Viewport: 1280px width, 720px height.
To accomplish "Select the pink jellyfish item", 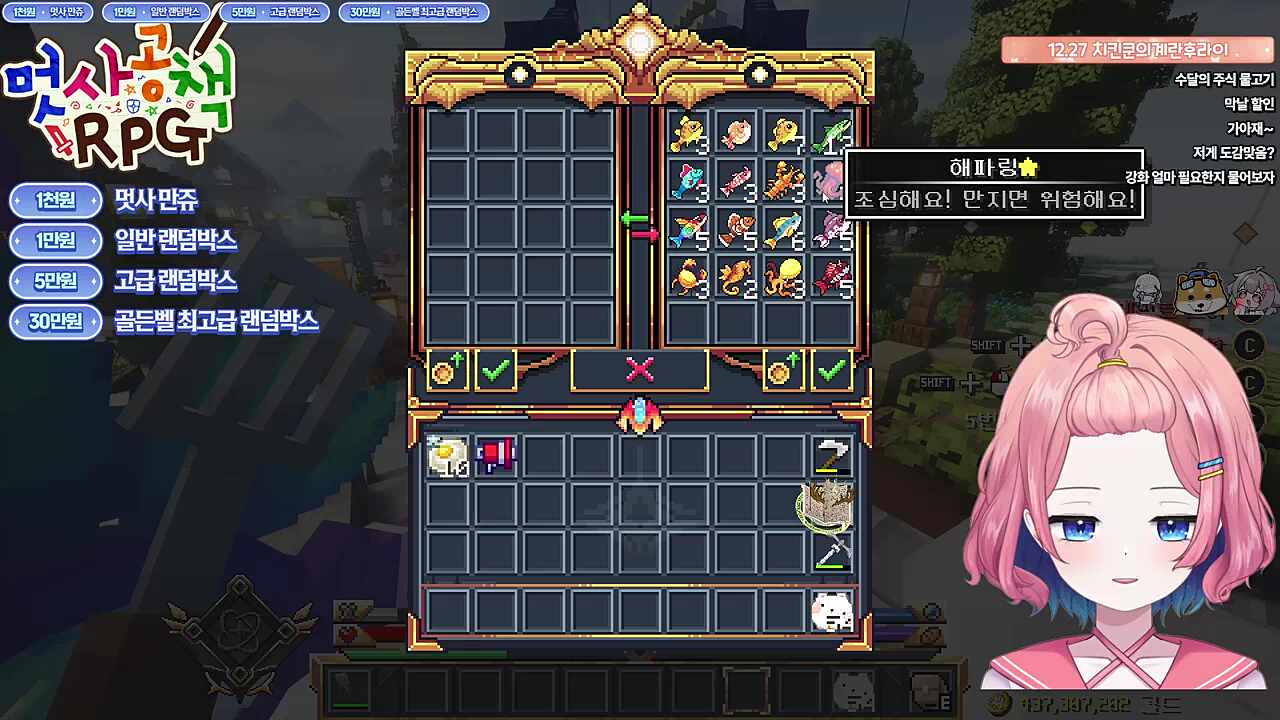I will pyautogui.click(x=830, y=181).
